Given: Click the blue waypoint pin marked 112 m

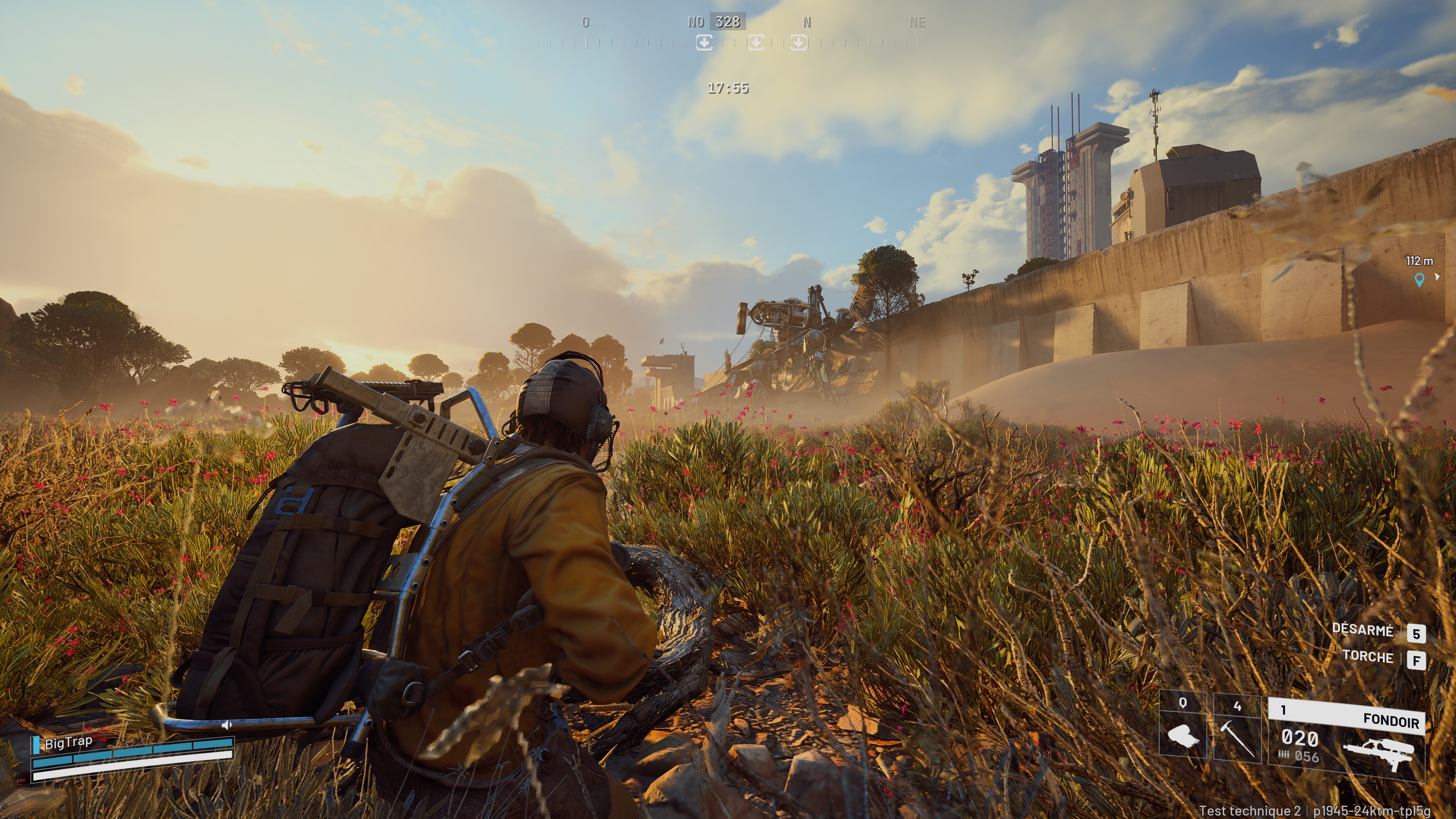Looking at the screenshot, I should click(1419, 279).
